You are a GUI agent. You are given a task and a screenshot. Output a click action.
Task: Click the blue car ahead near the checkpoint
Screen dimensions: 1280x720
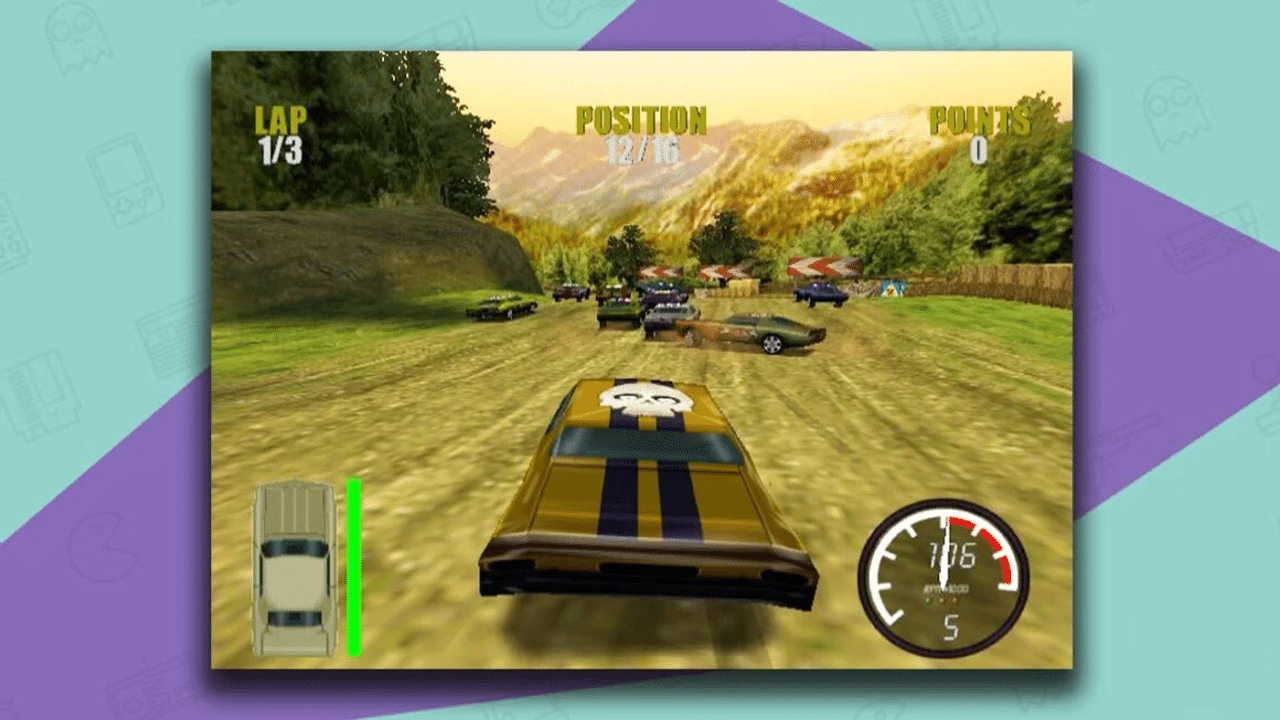pos(818,295)
